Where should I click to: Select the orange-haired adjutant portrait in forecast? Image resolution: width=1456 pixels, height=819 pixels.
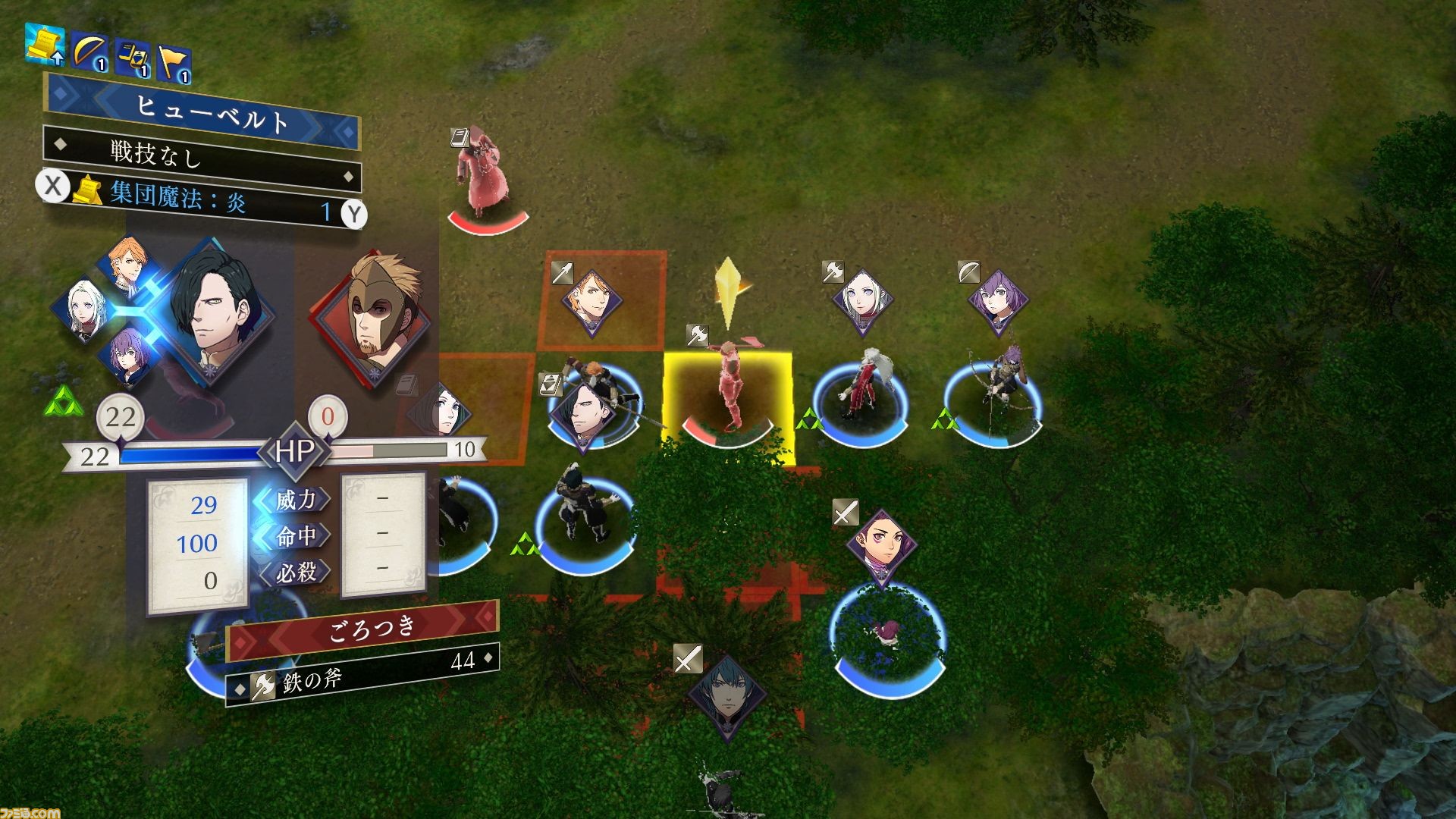pyautogui.click(x=125, y=267)
